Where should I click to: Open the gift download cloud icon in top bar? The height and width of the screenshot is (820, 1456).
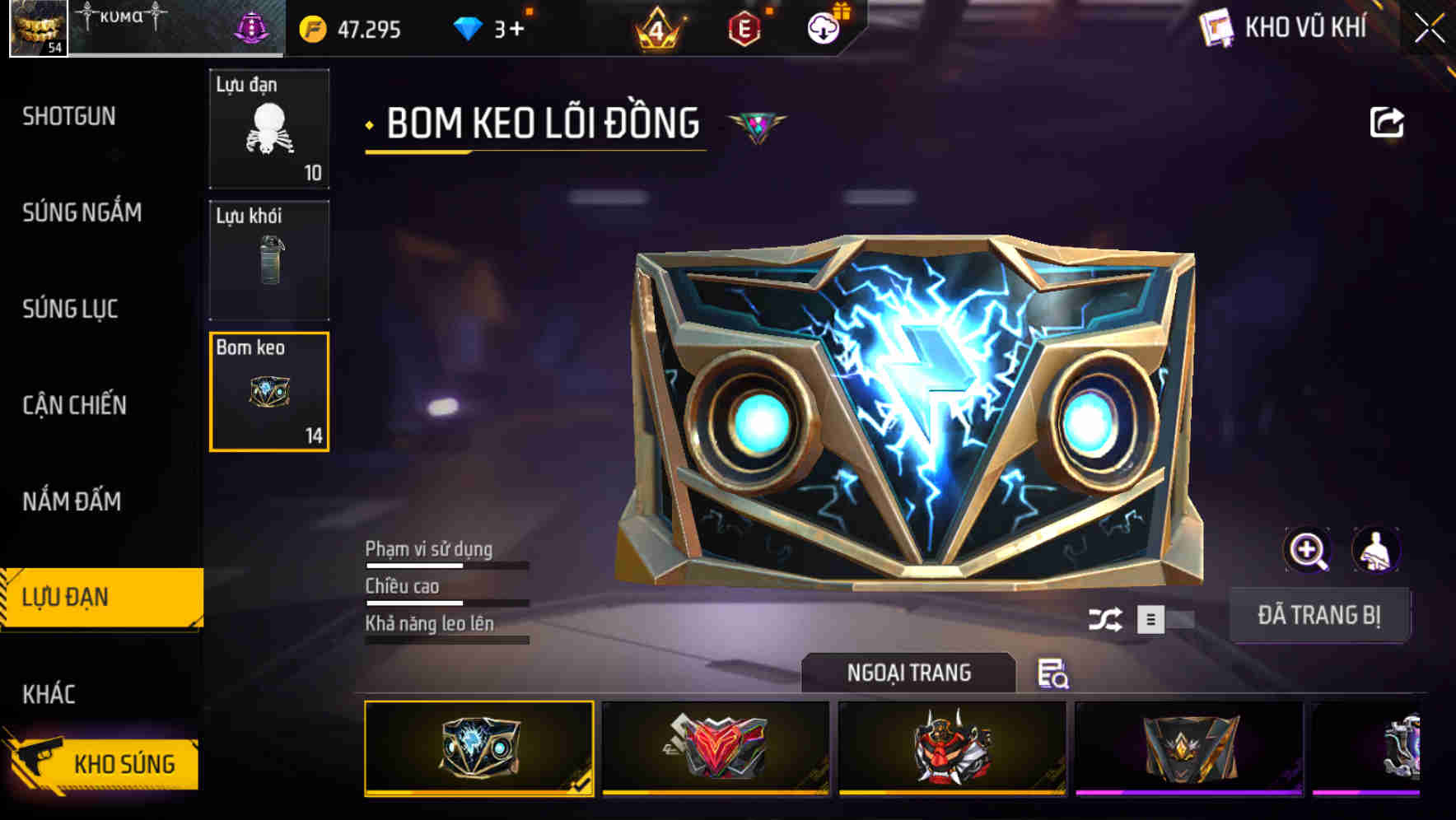coord(823,27)
